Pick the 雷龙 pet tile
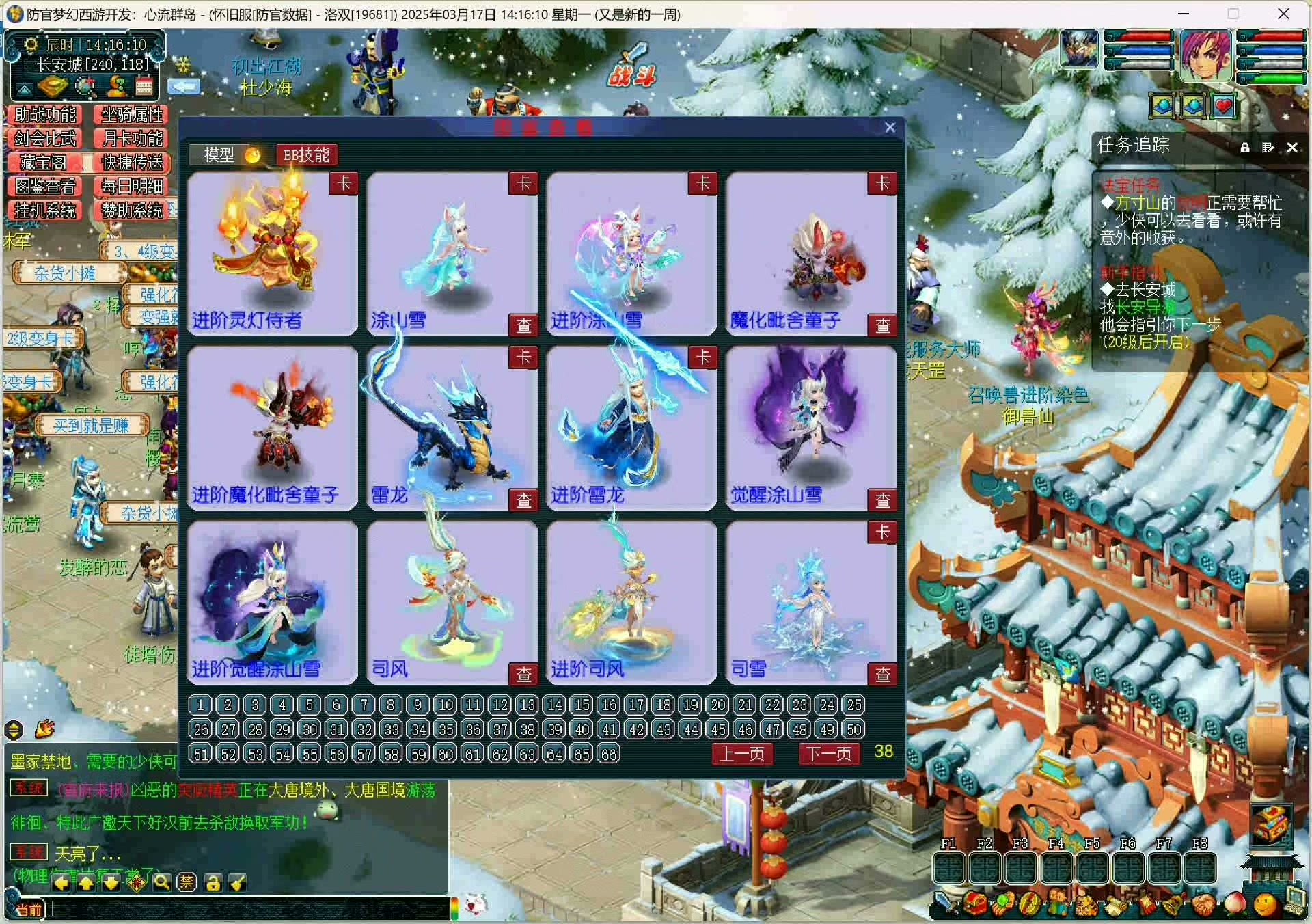The height and width of the screenshot is (924, 1312). (452, 428)
